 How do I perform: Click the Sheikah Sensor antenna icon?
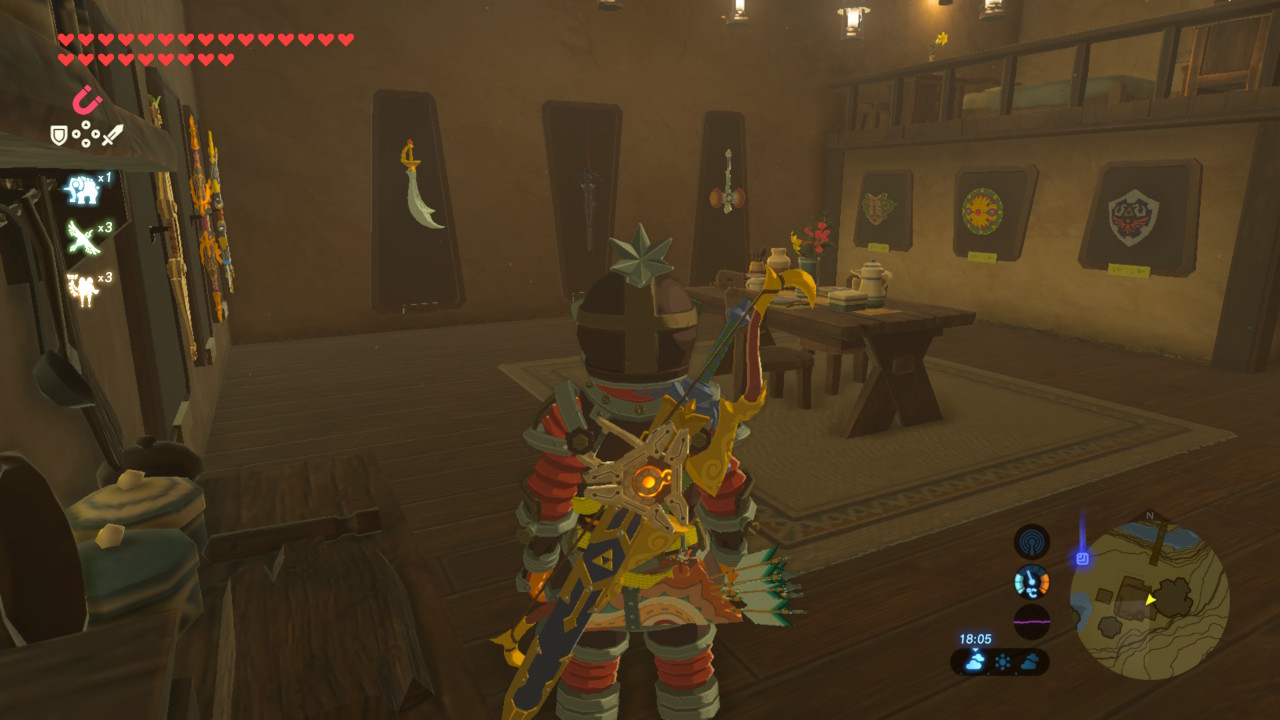click(x=1031, y=542)
